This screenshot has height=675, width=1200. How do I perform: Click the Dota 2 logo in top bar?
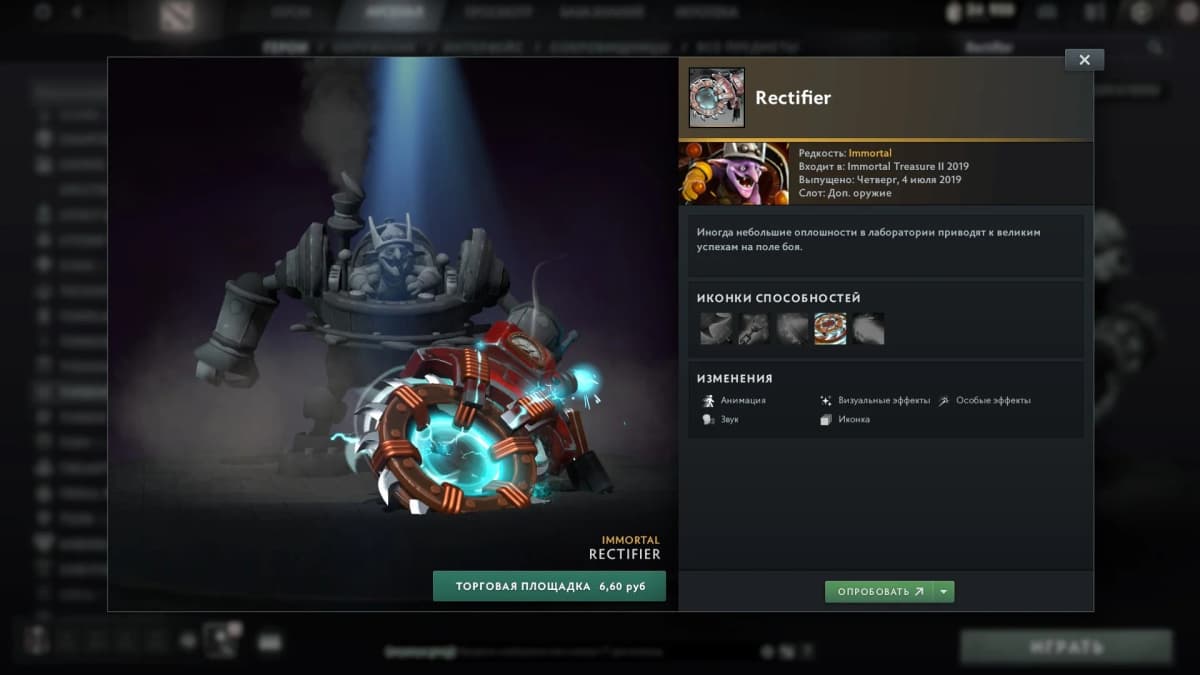point(177,16)
